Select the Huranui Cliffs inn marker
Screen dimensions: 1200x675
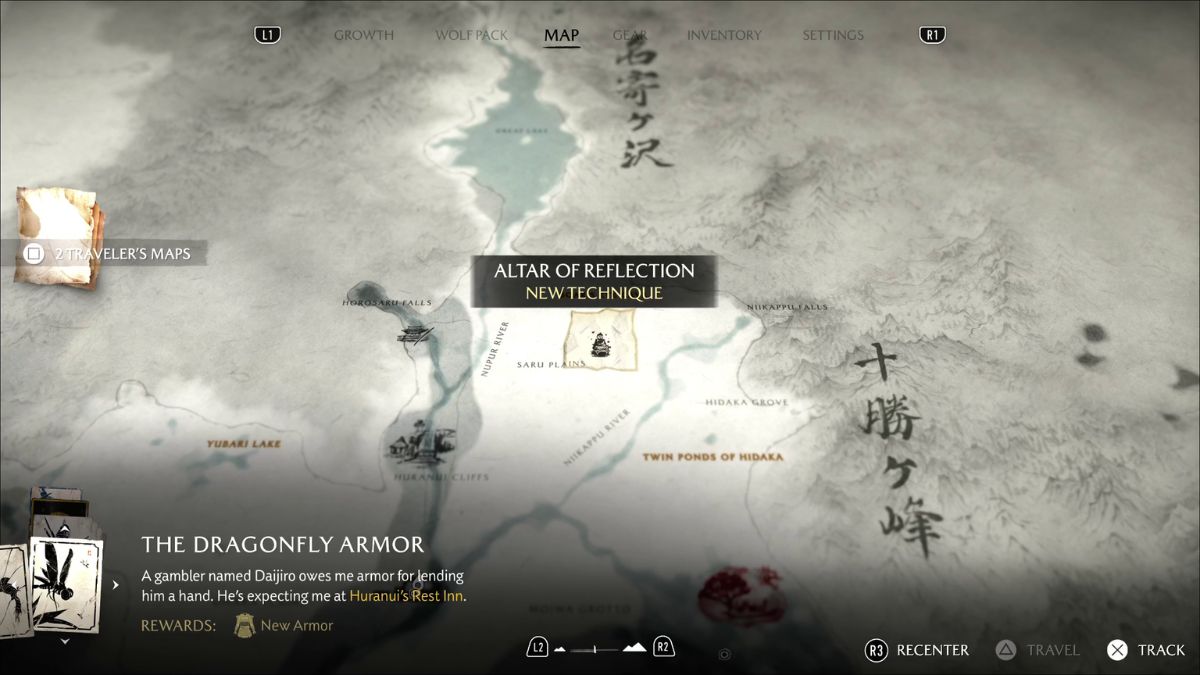click(417, 443)
